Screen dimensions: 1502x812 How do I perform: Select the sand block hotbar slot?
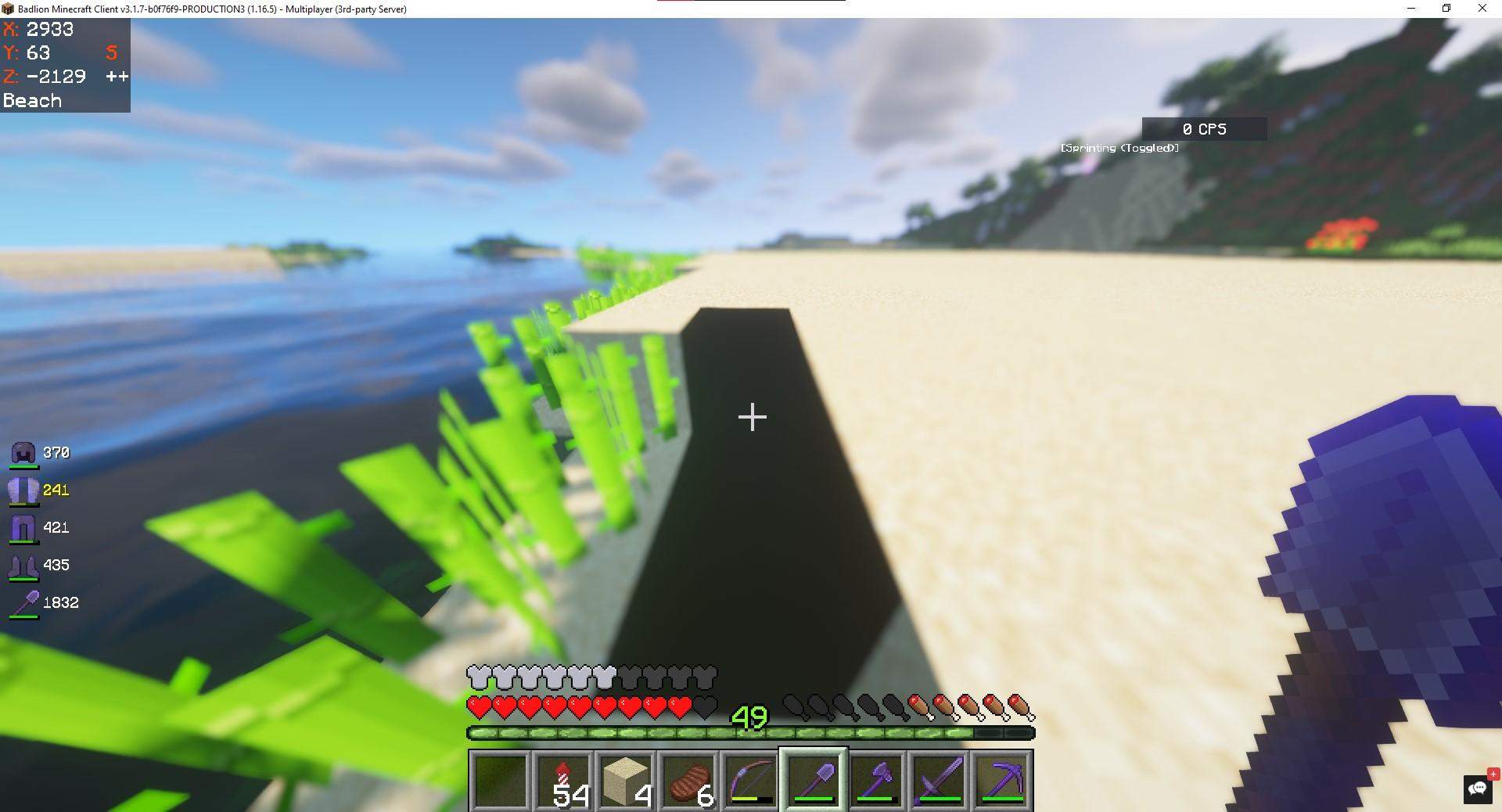point(627,778)
